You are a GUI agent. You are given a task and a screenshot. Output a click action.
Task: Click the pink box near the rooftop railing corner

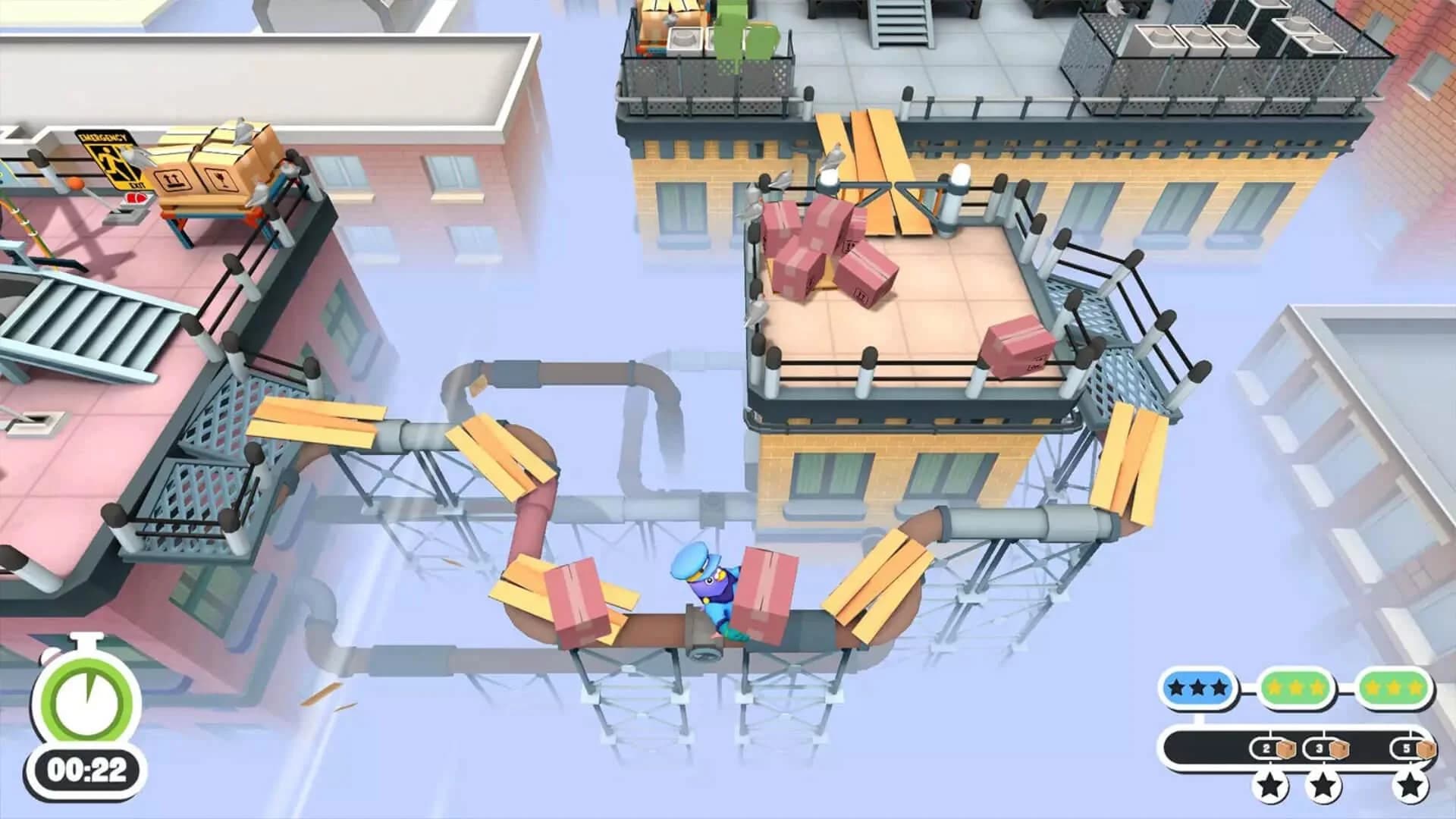(1016, 345)
